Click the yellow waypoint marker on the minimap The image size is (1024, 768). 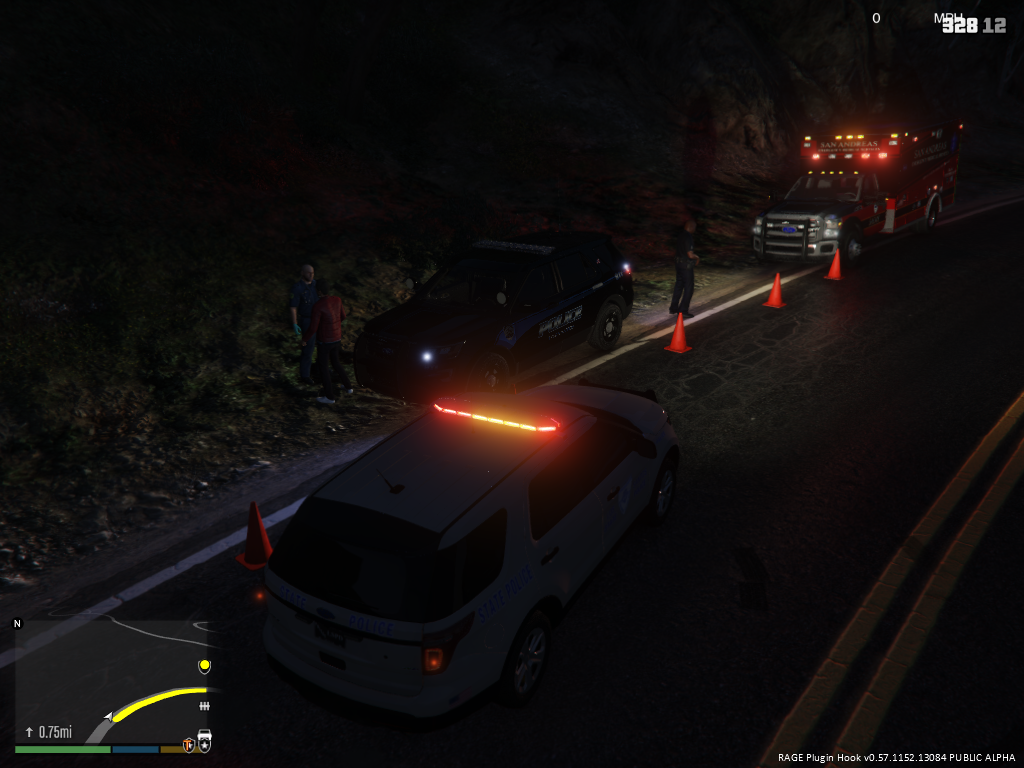click(205, 666)
